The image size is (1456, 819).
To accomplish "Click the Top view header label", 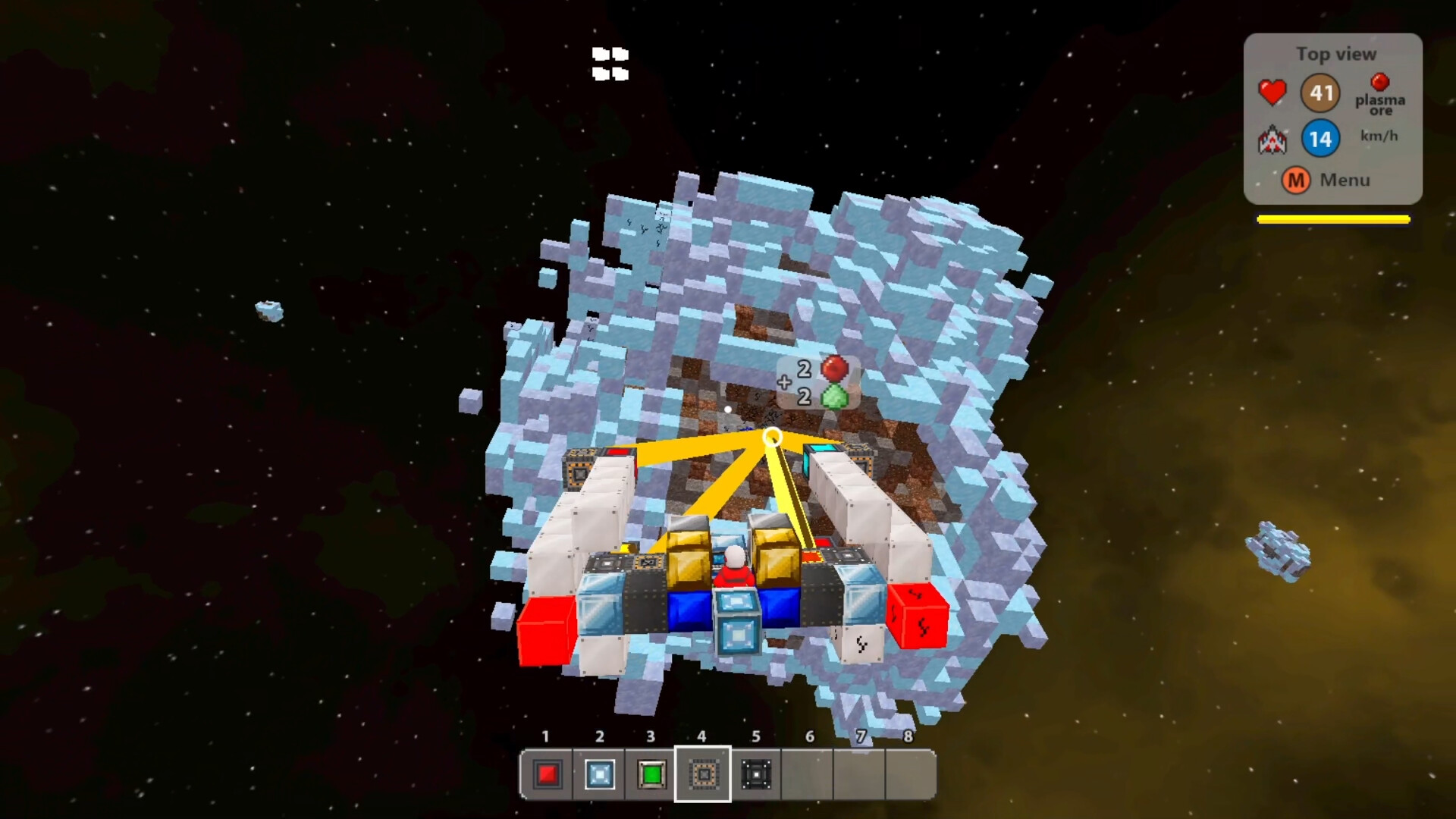I will point(1337,54).
